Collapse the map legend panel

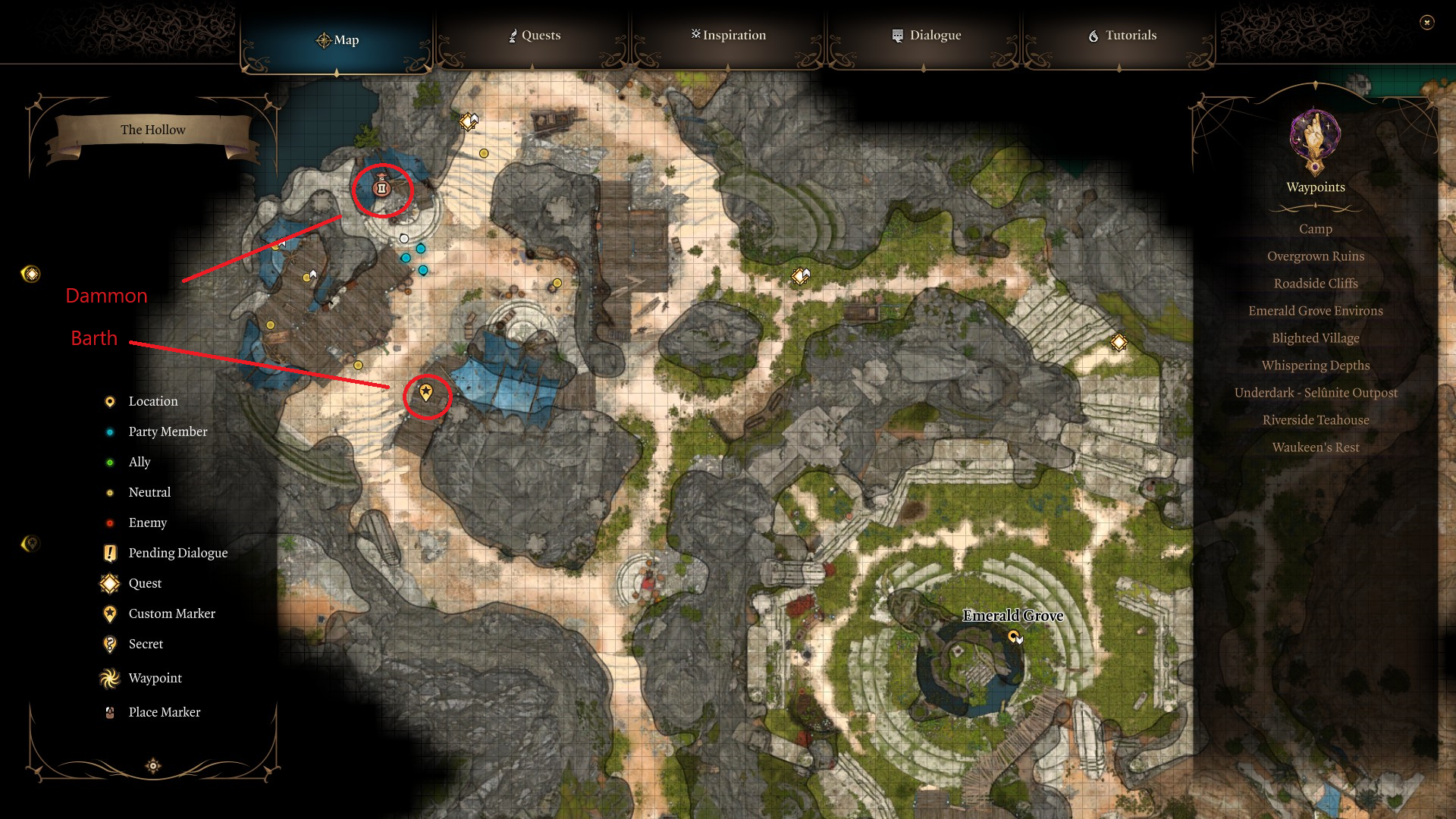coord(152,766)
